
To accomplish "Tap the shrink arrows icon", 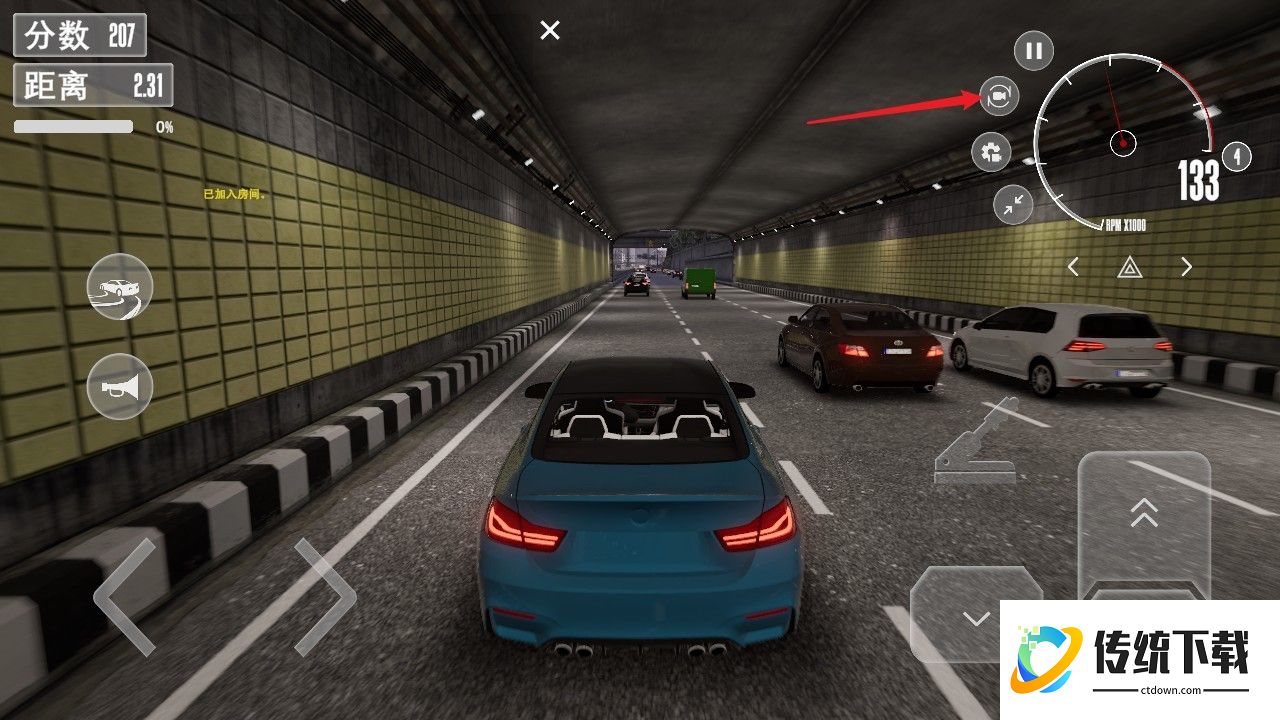I will (1013, 204).
